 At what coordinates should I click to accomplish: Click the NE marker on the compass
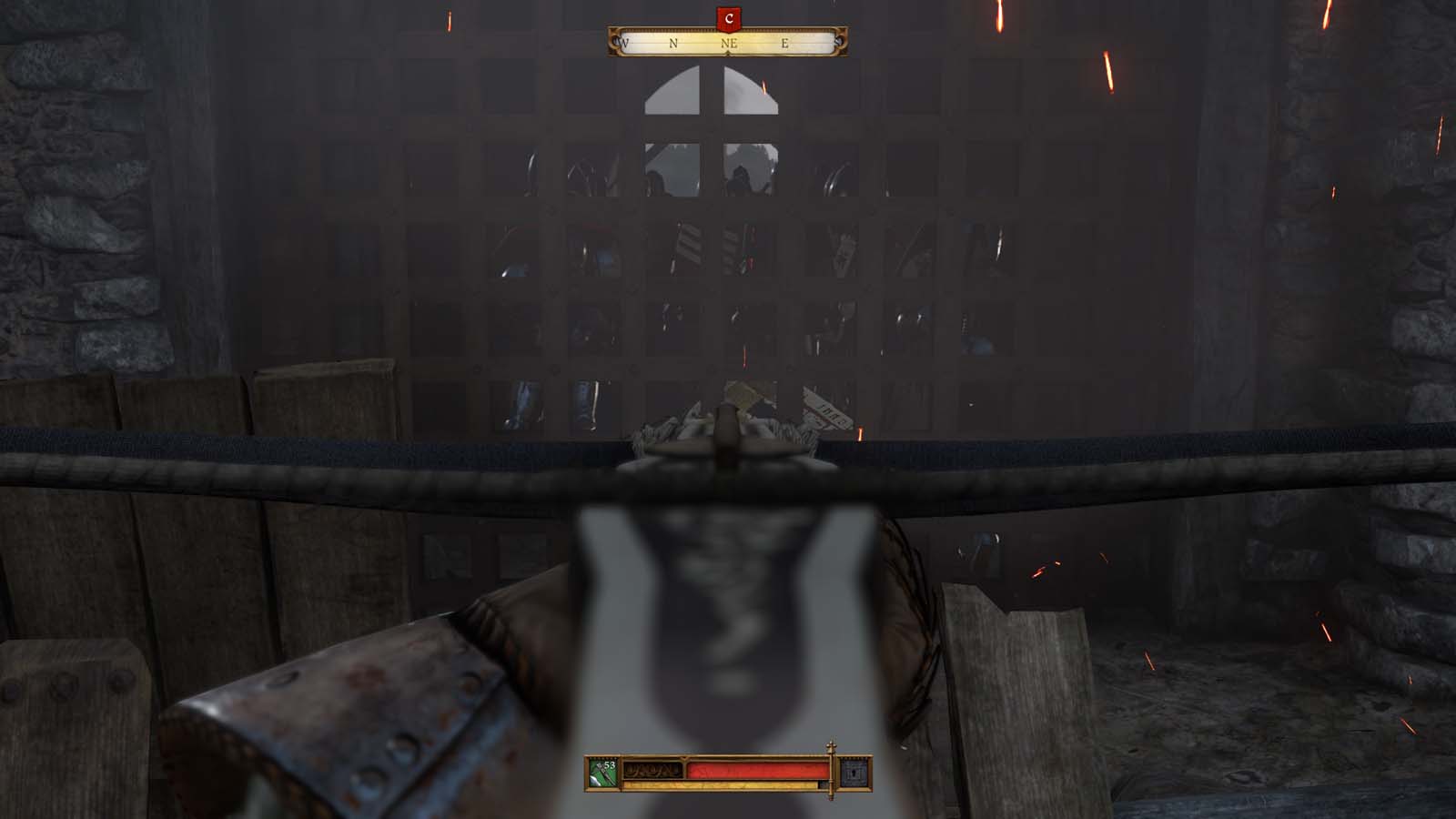pos(729,42)
